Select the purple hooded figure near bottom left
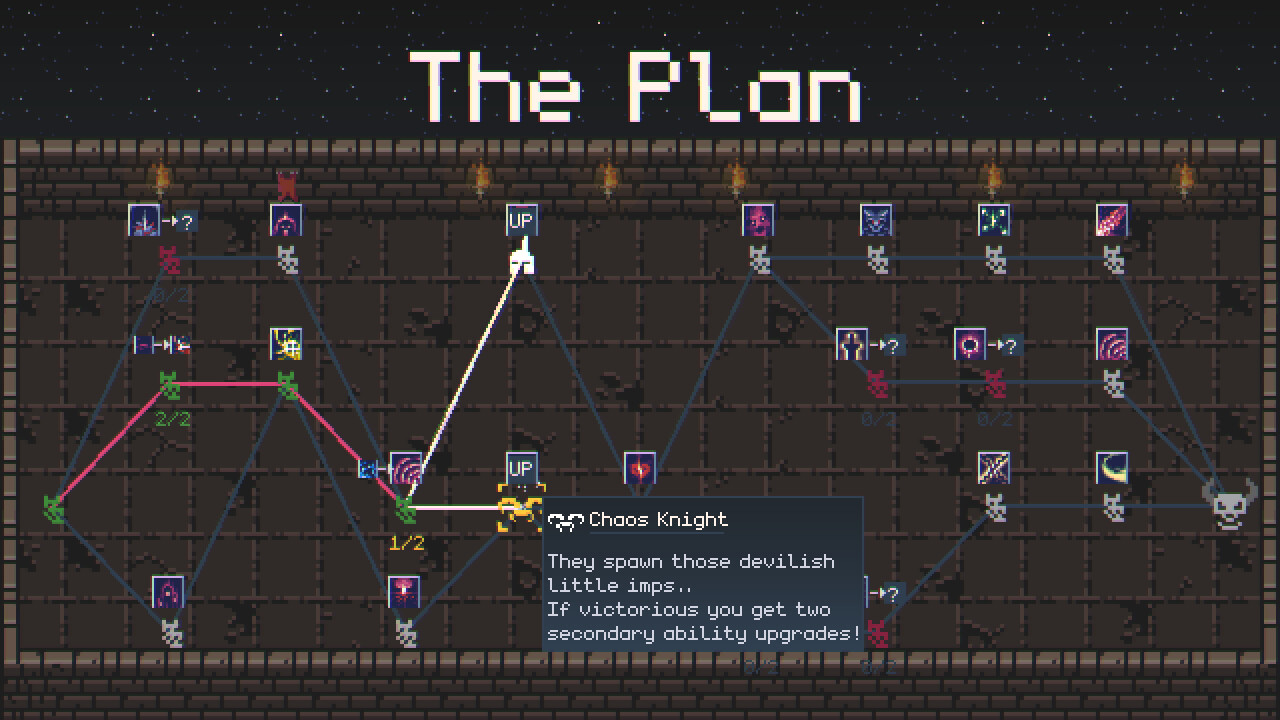Image resolution: width=1280 pixels, height=720 pixels. (x=168, y=593)
